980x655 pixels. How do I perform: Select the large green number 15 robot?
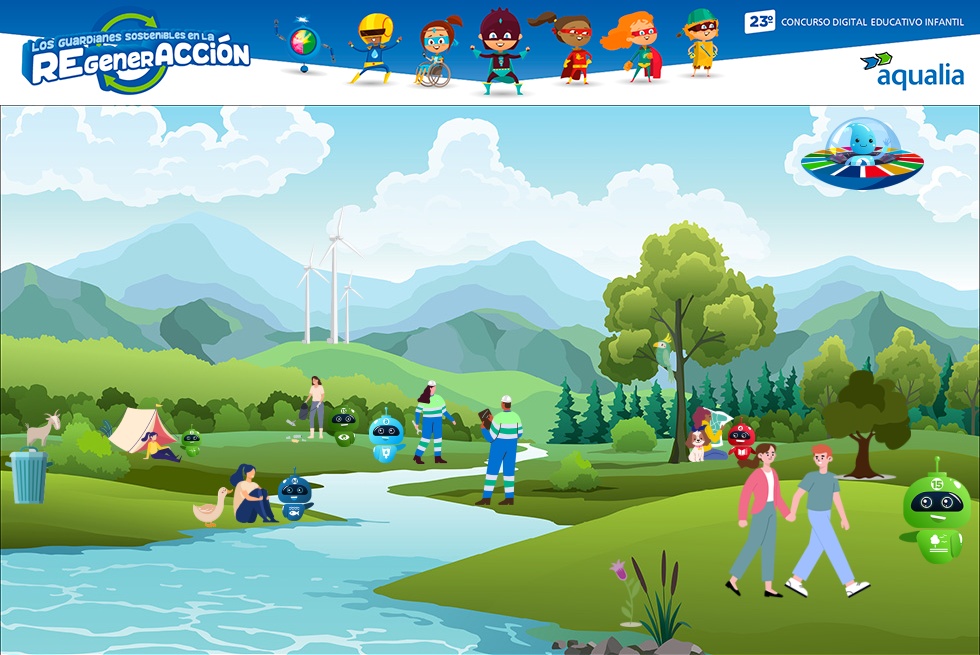click(x=936, y=512)
